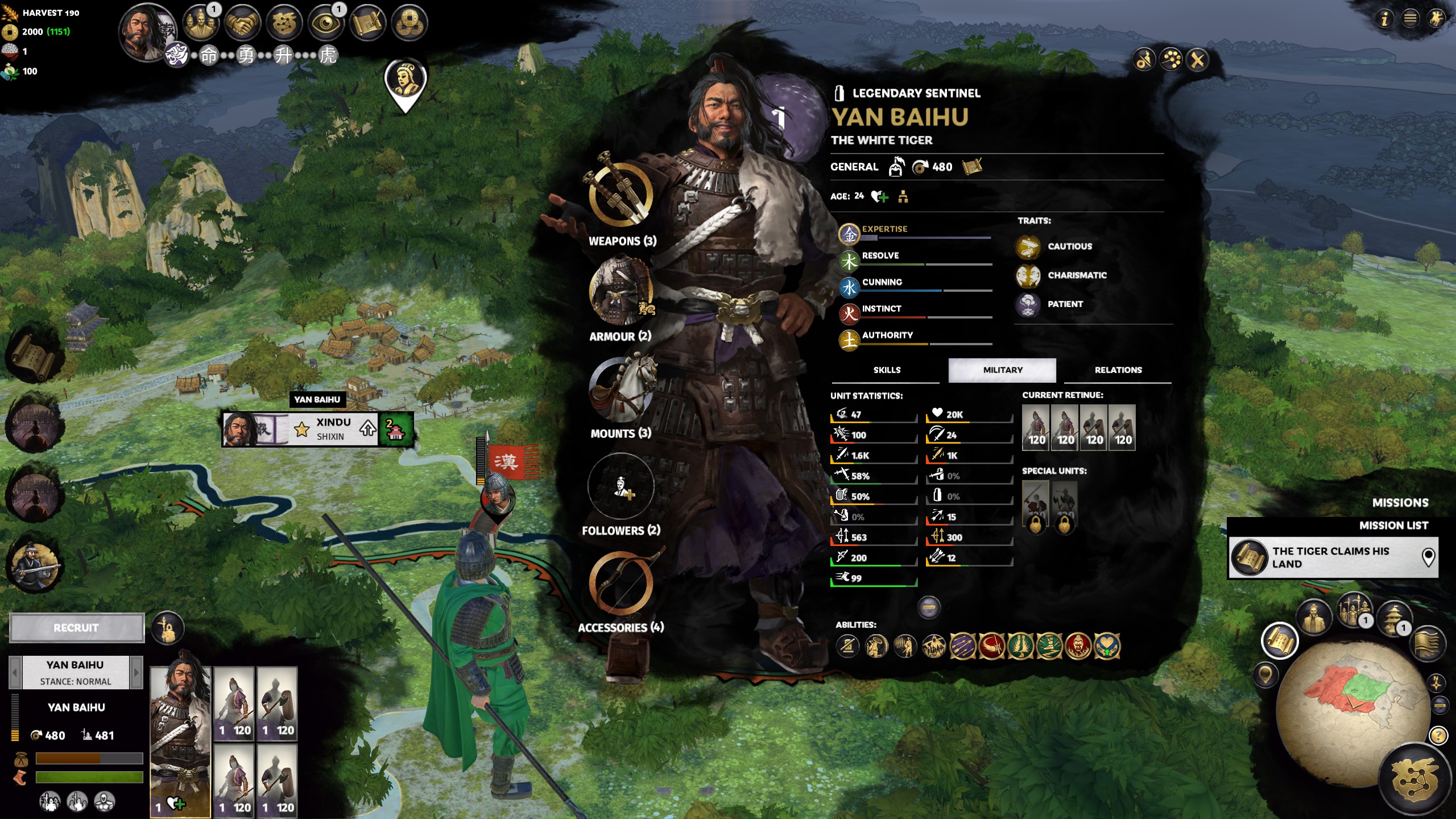Close the character panel with the X

(1198, 60)
